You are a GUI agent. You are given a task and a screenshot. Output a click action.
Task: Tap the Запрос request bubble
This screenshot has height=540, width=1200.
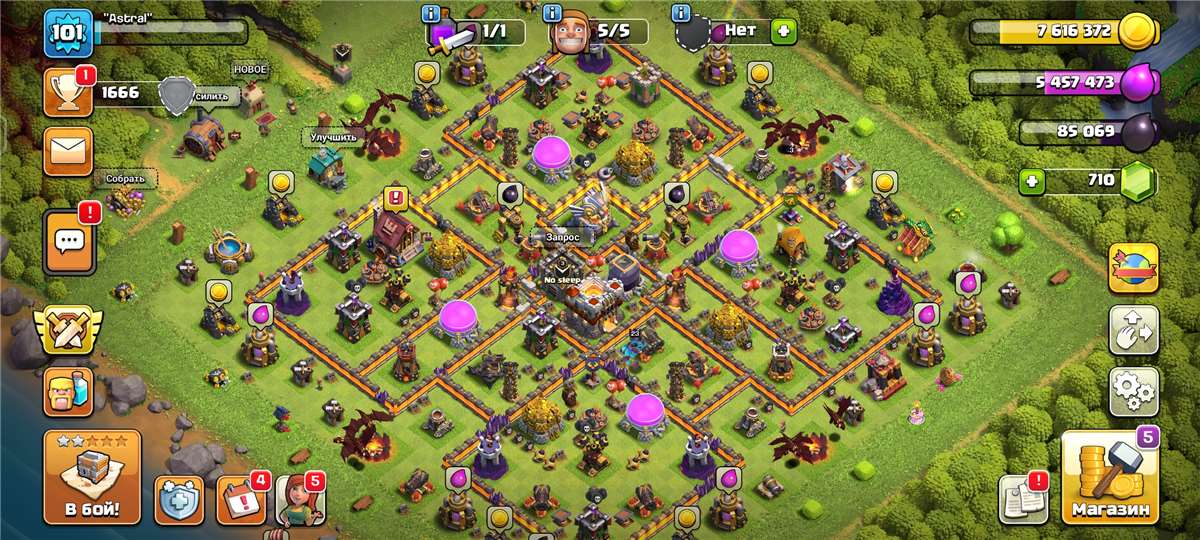562,237
